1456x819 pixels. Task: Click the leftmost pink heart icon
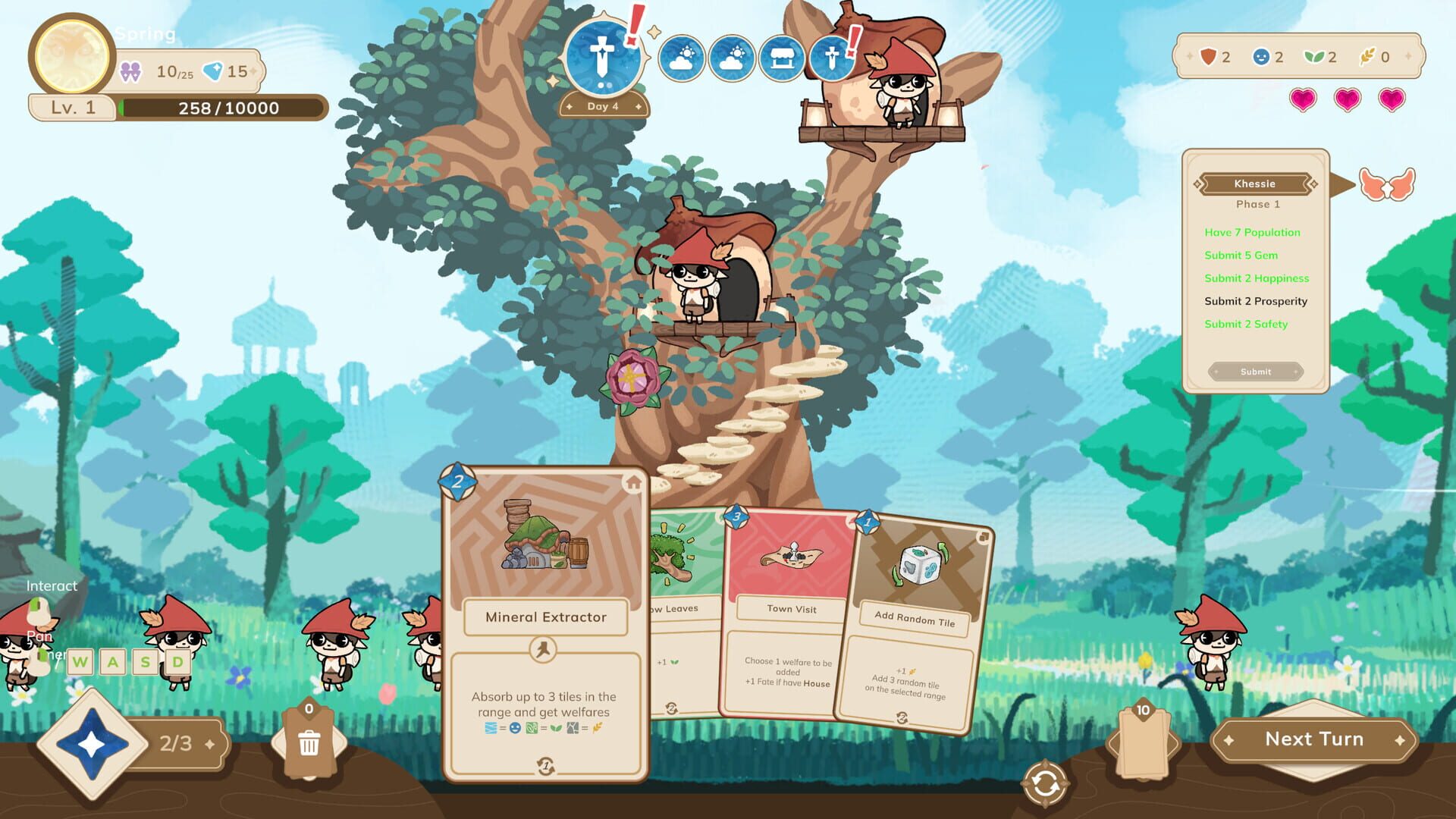click(x=1301, y=99)
